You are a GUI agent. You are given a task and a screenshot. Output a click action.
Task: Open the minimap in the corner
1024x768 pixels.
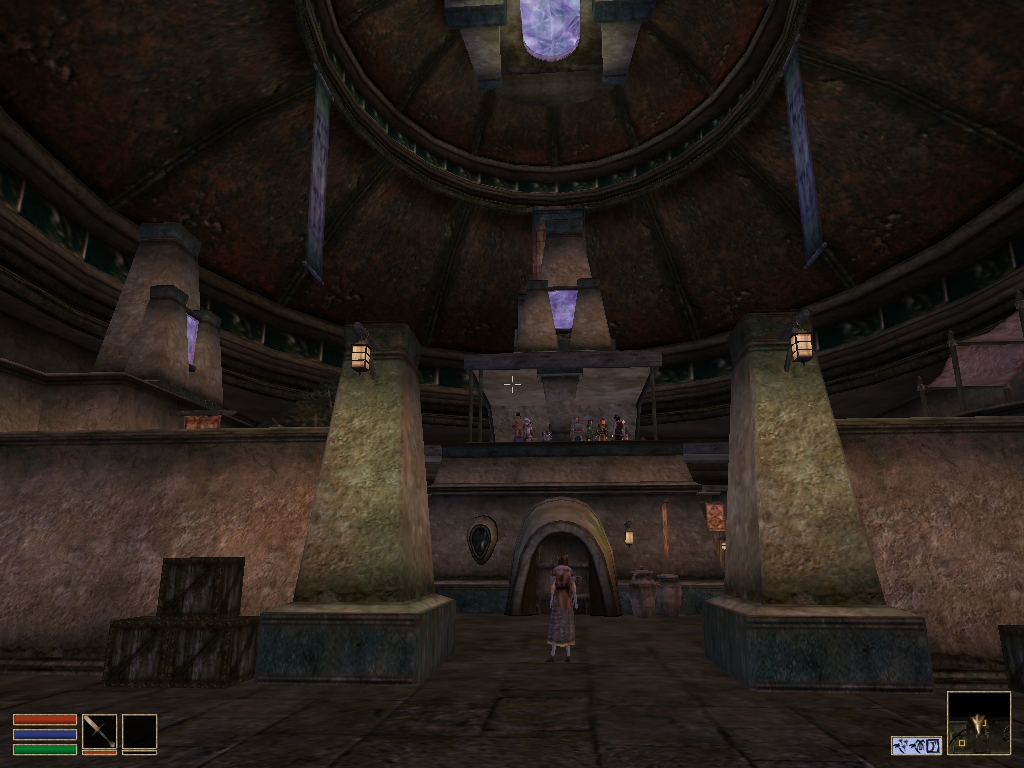[978, 723]
